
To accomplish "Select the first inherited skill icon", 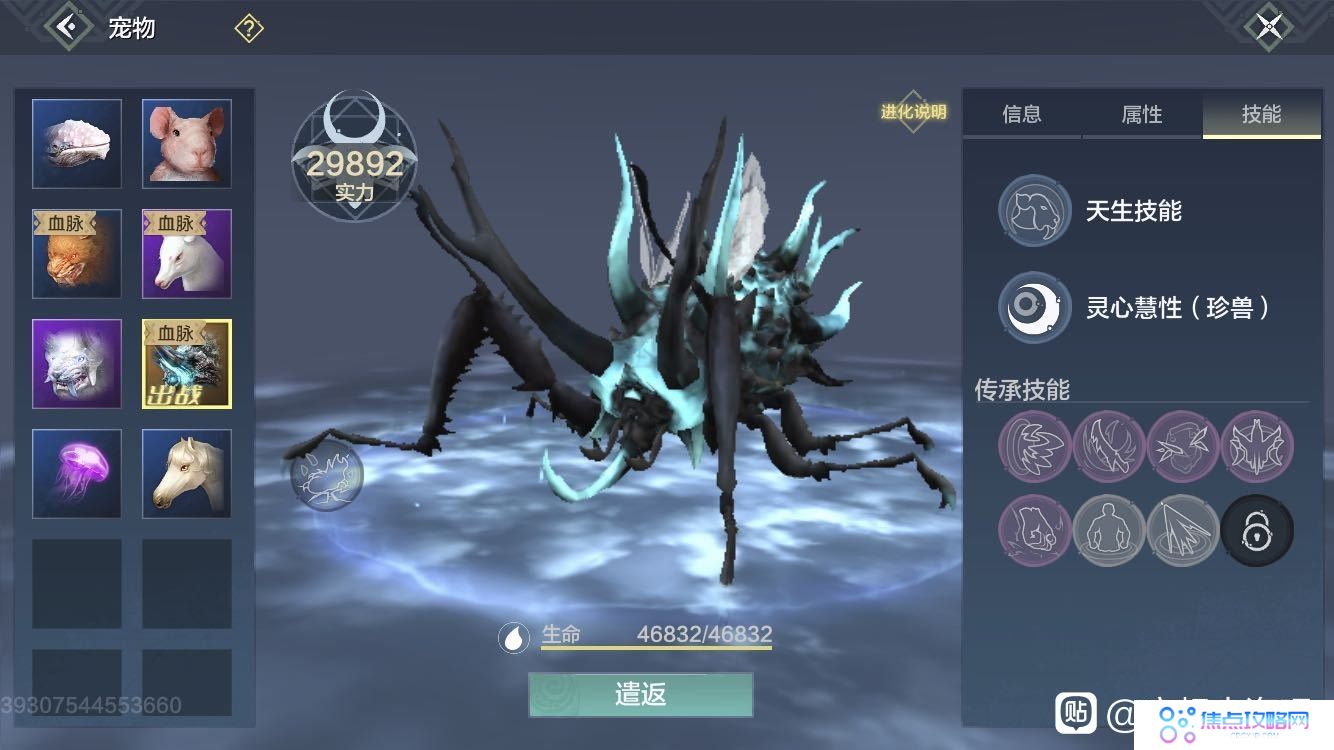I will [1034, 447].
